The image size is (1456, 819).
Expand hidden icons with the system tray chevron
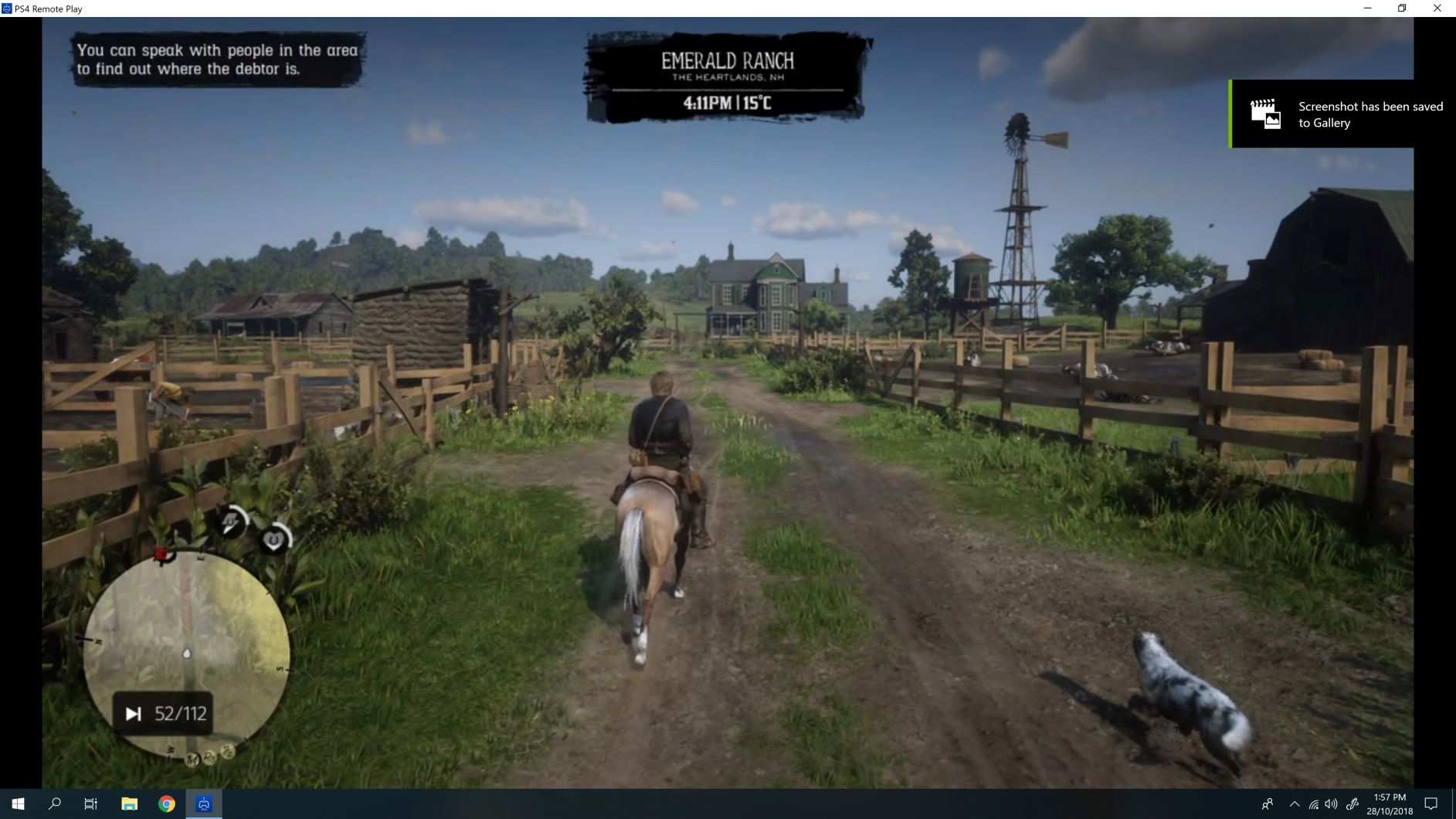[x=1295, y=804]
